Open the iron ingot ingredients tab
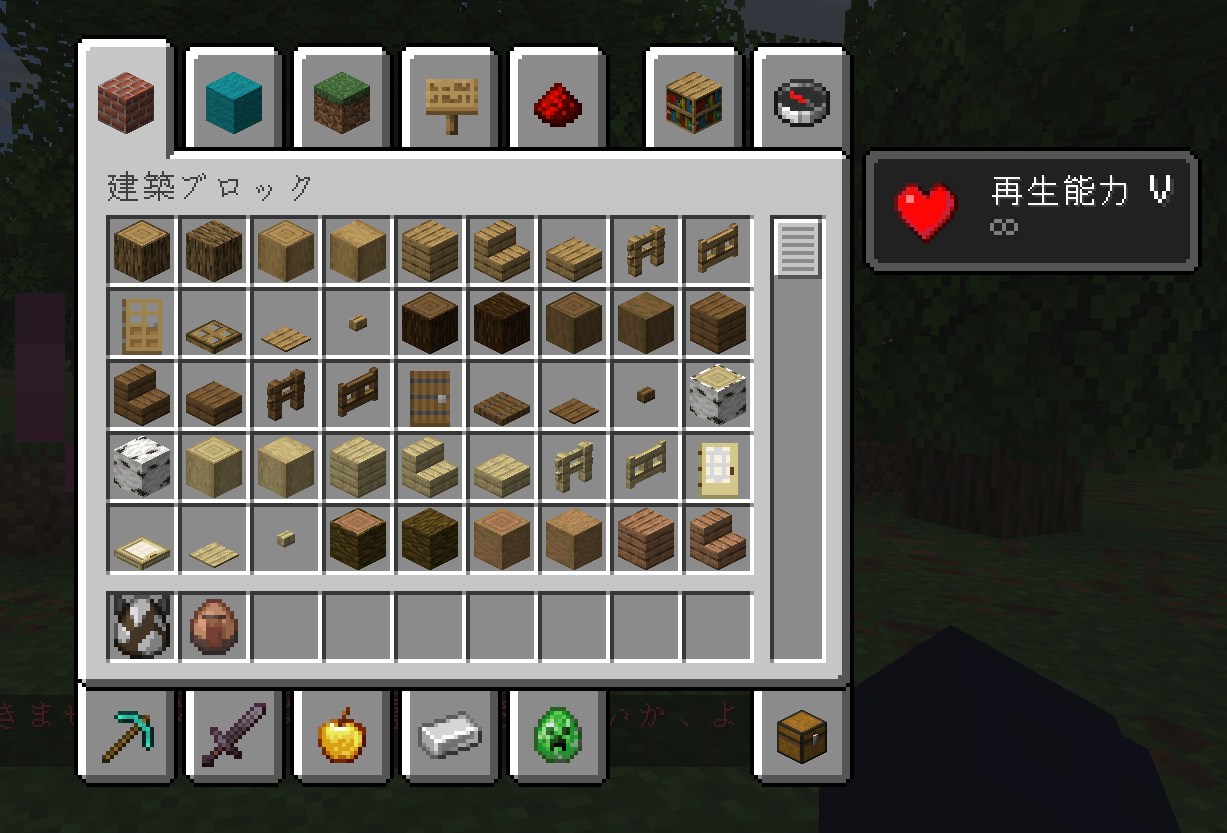Image resolution: width=1227 pixels, height=833 pixels. 450,735
